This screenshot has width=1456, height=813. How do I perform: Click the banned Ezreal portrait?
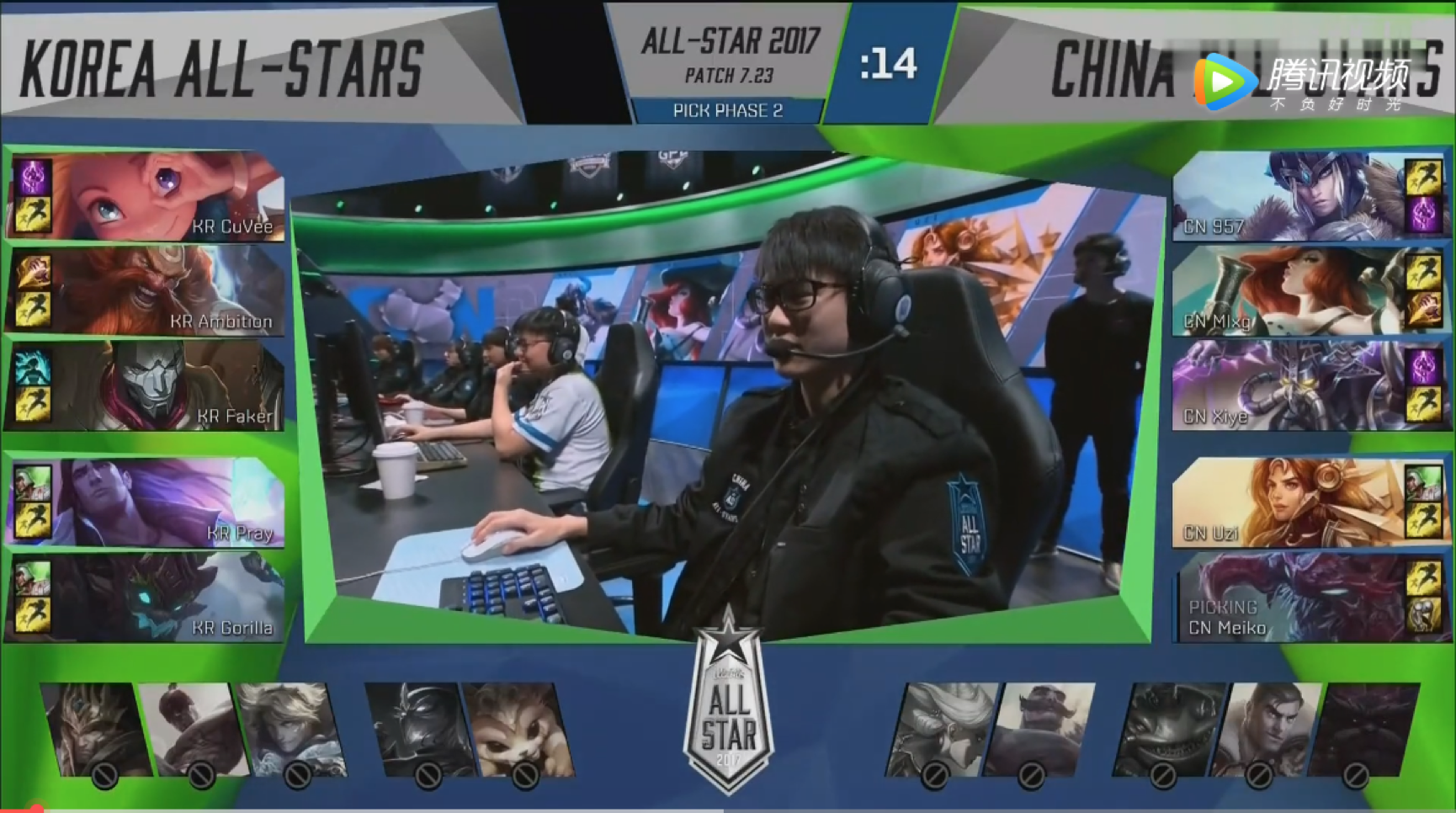(x=289, y=729)
